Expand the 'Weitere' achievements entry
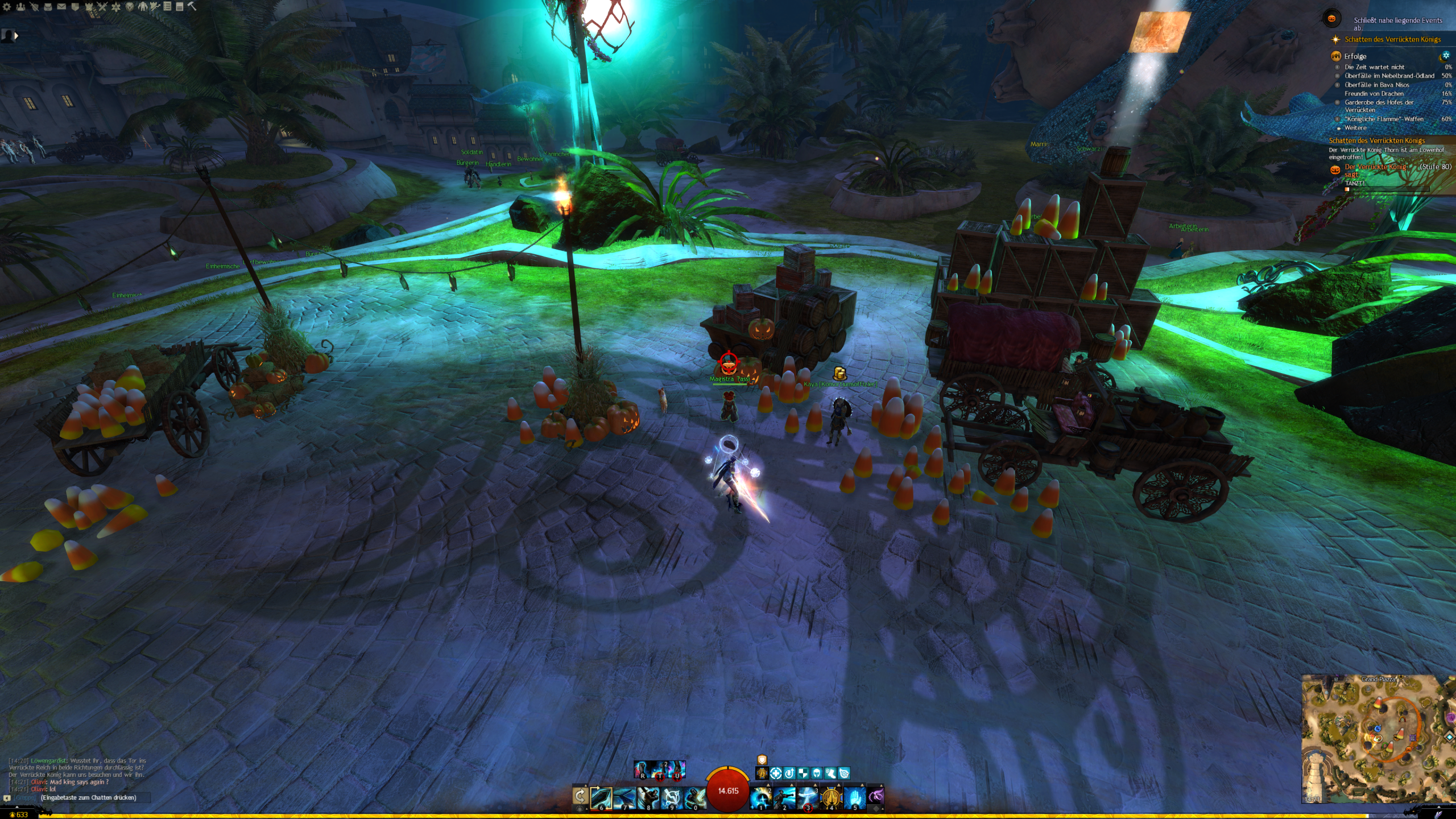This screenshot has height=819, width=1456. click(1355, 128)
